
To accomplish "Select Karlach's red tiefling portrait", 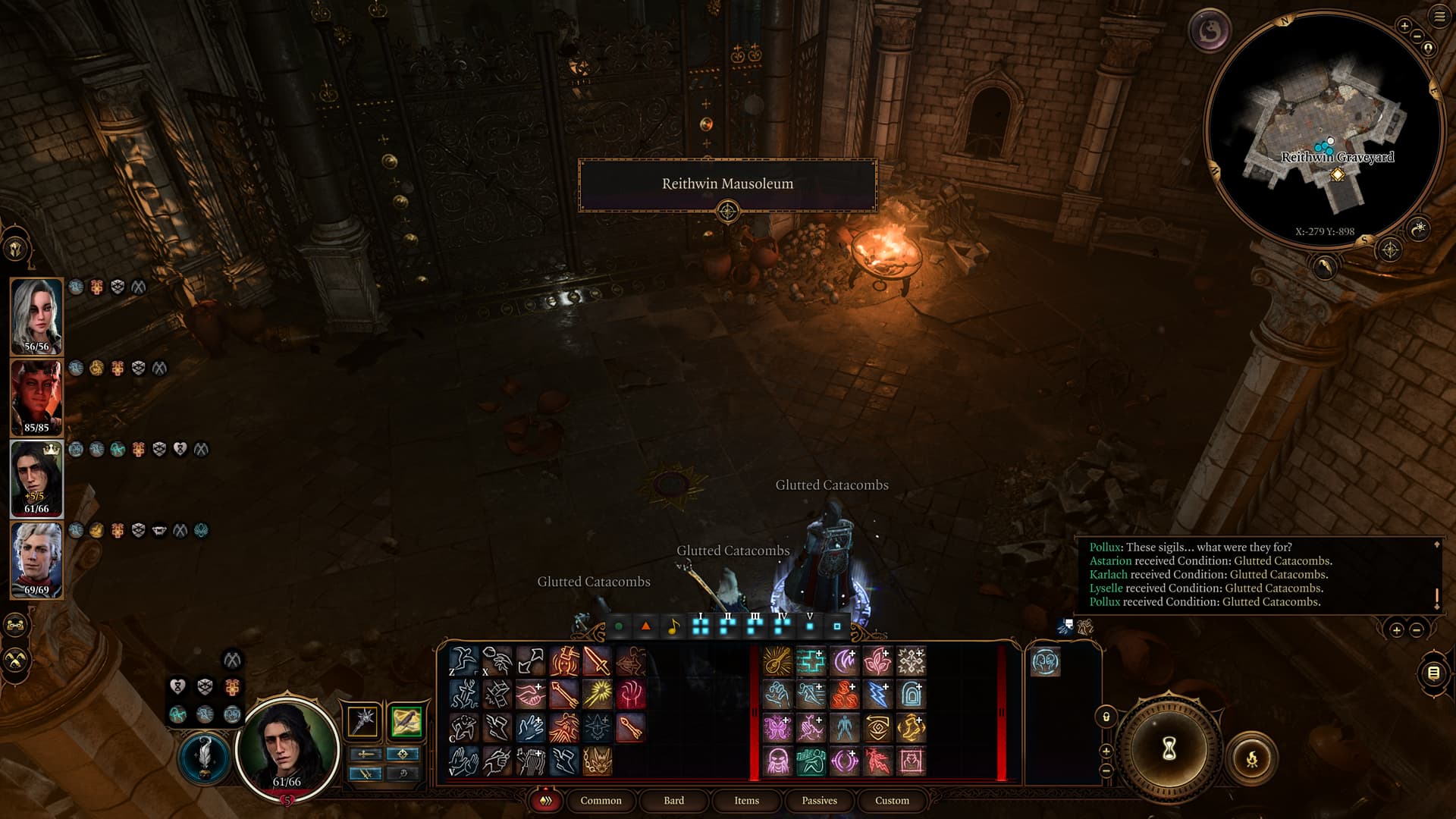I will (36, 397).
